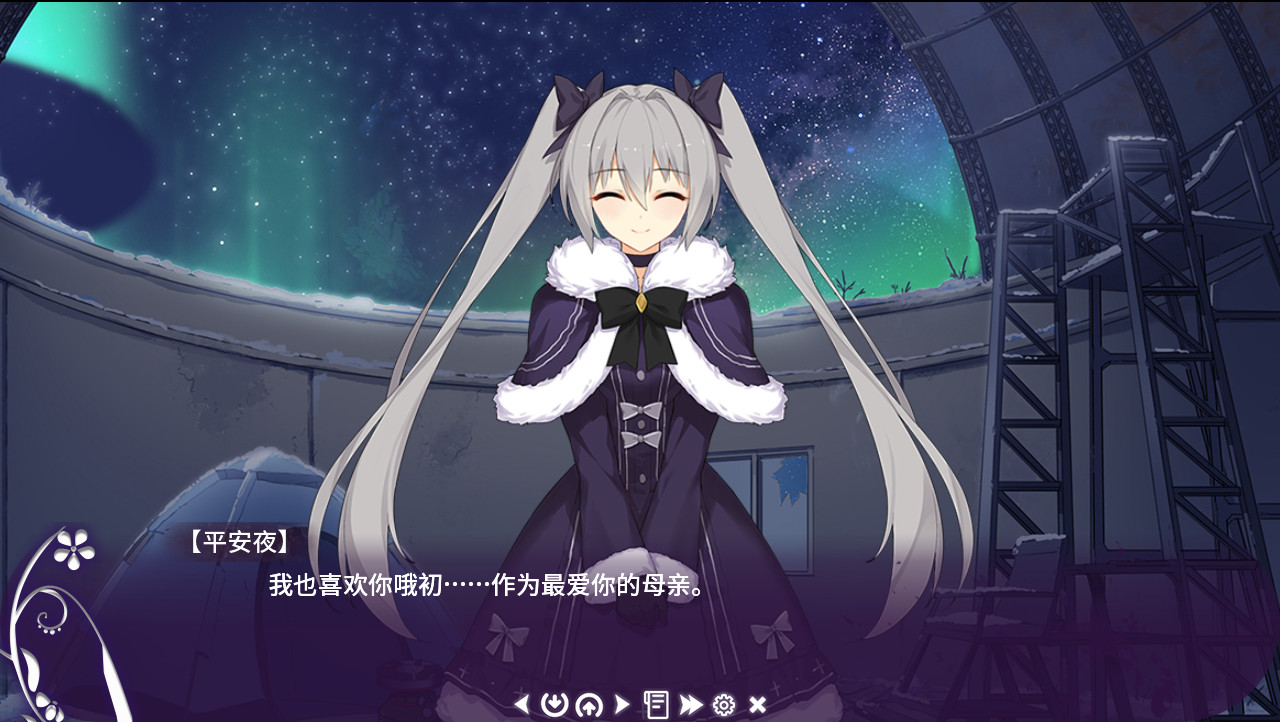Open the load menu via down-arrow circle icon

pos(554,703)
